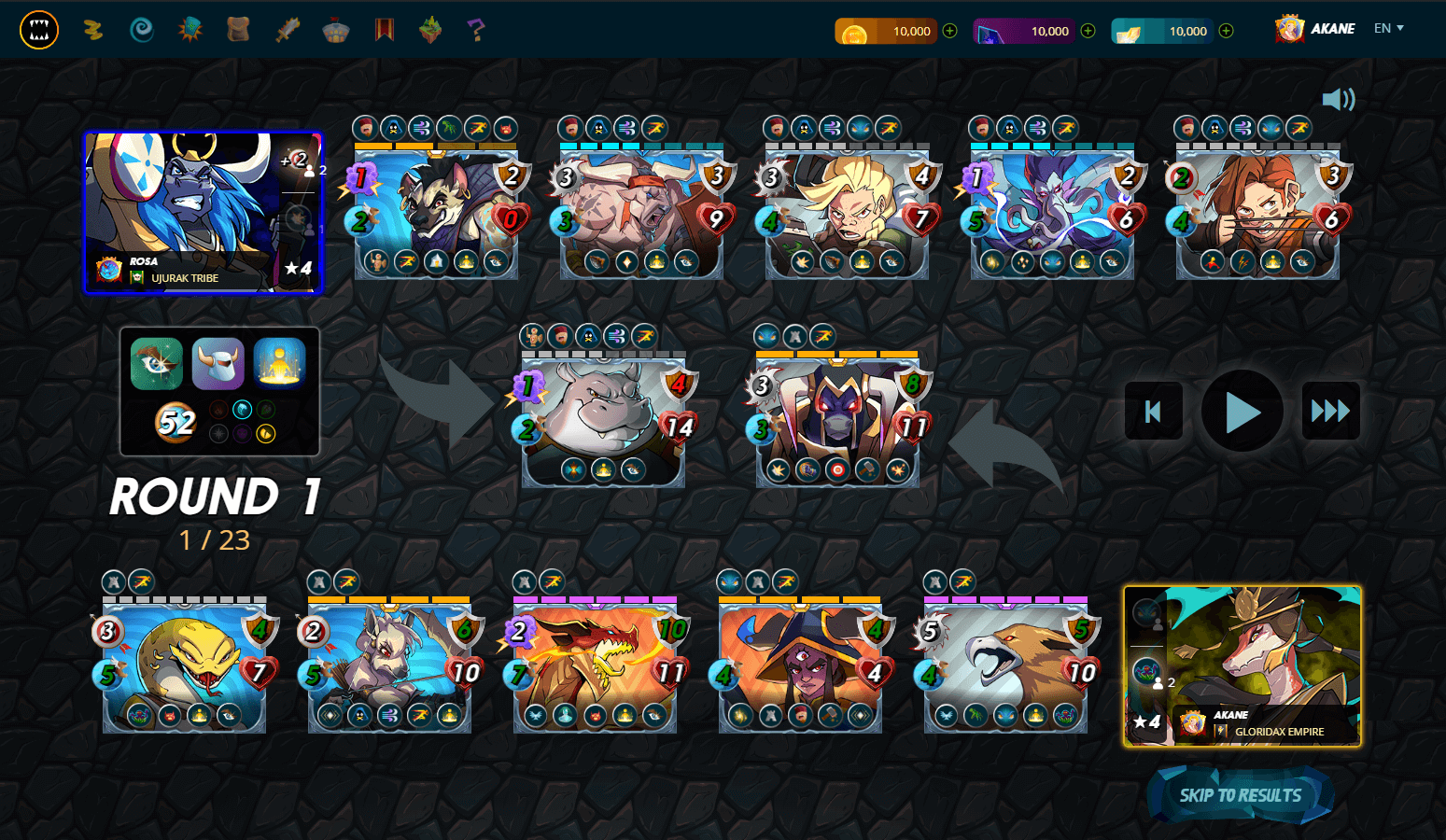
Task: Restart the replay with the back button
Action: click(x=1152, y=411)
